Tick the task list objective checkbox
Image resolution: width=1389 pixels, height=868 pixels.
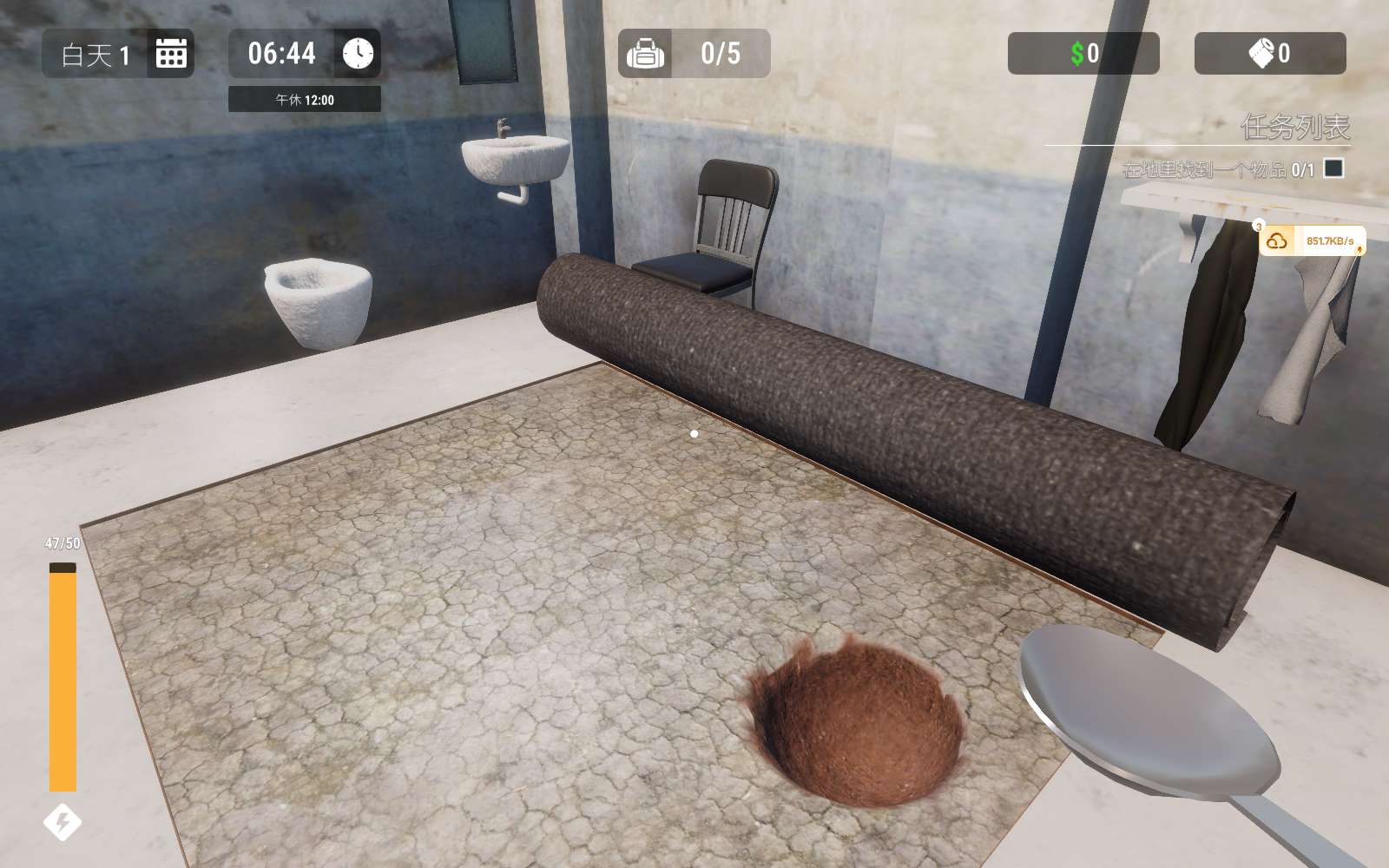click(x=1333, y=168)
